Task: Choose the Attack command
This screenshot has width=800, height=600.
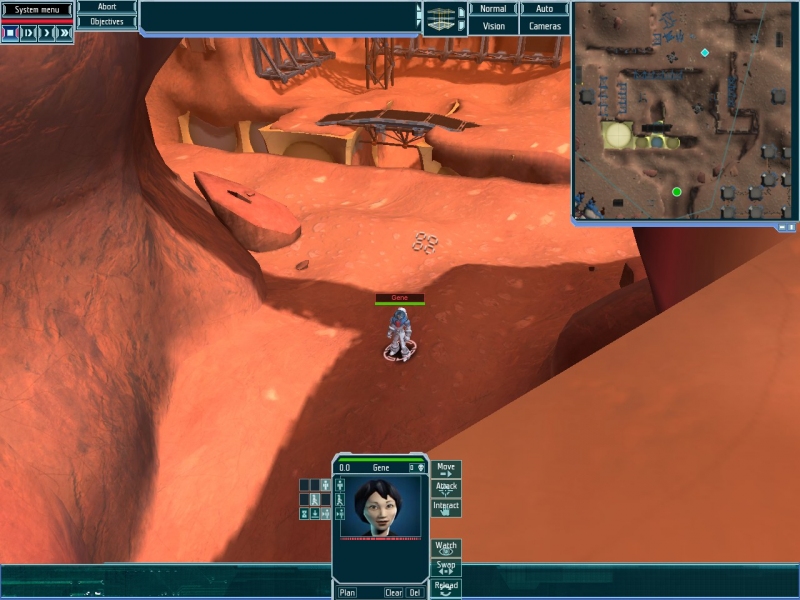Action: pos(446,488)
